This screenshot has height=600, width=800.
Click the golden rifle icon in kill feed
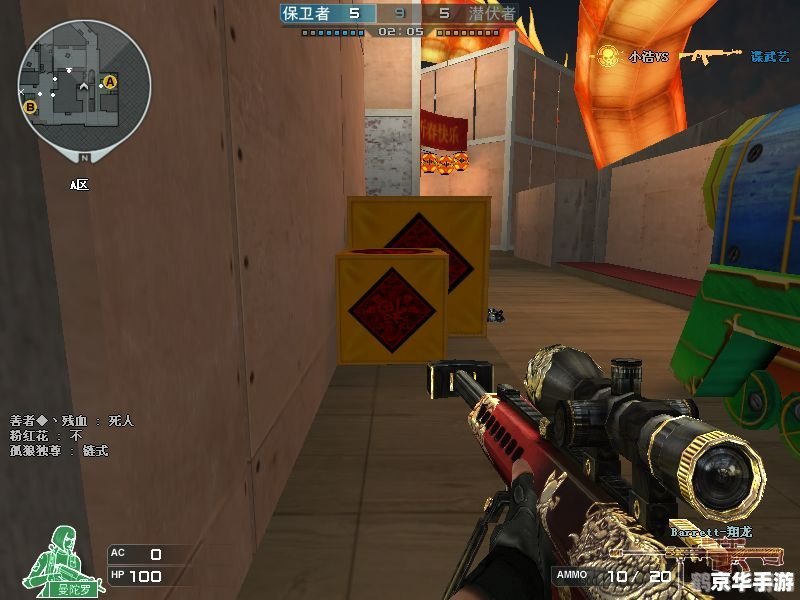[710, 56]
